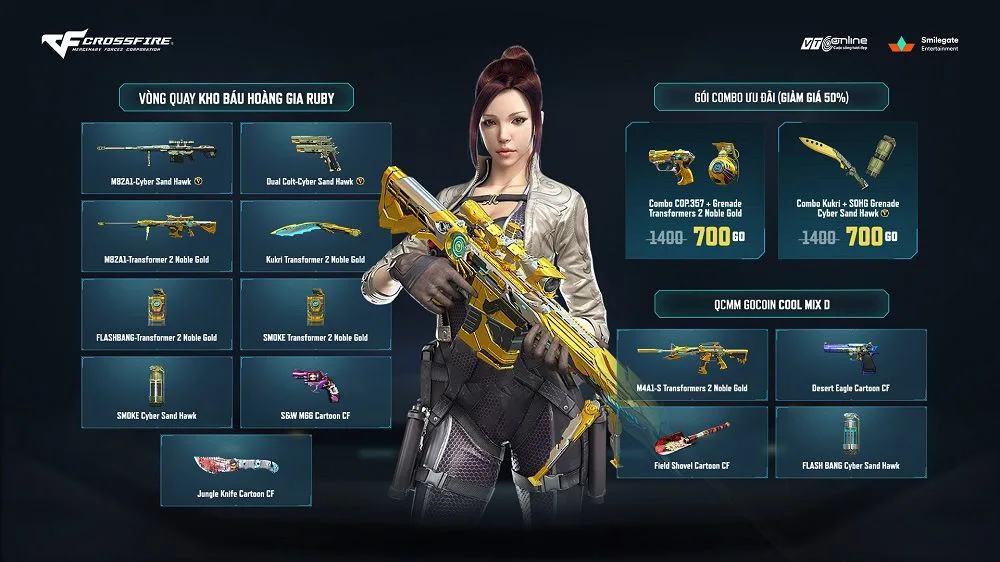The image size is (1000, 562).
Task: Select the M82A1-Cyber Sand Hawk item card
Action: (x=157, y=158)
